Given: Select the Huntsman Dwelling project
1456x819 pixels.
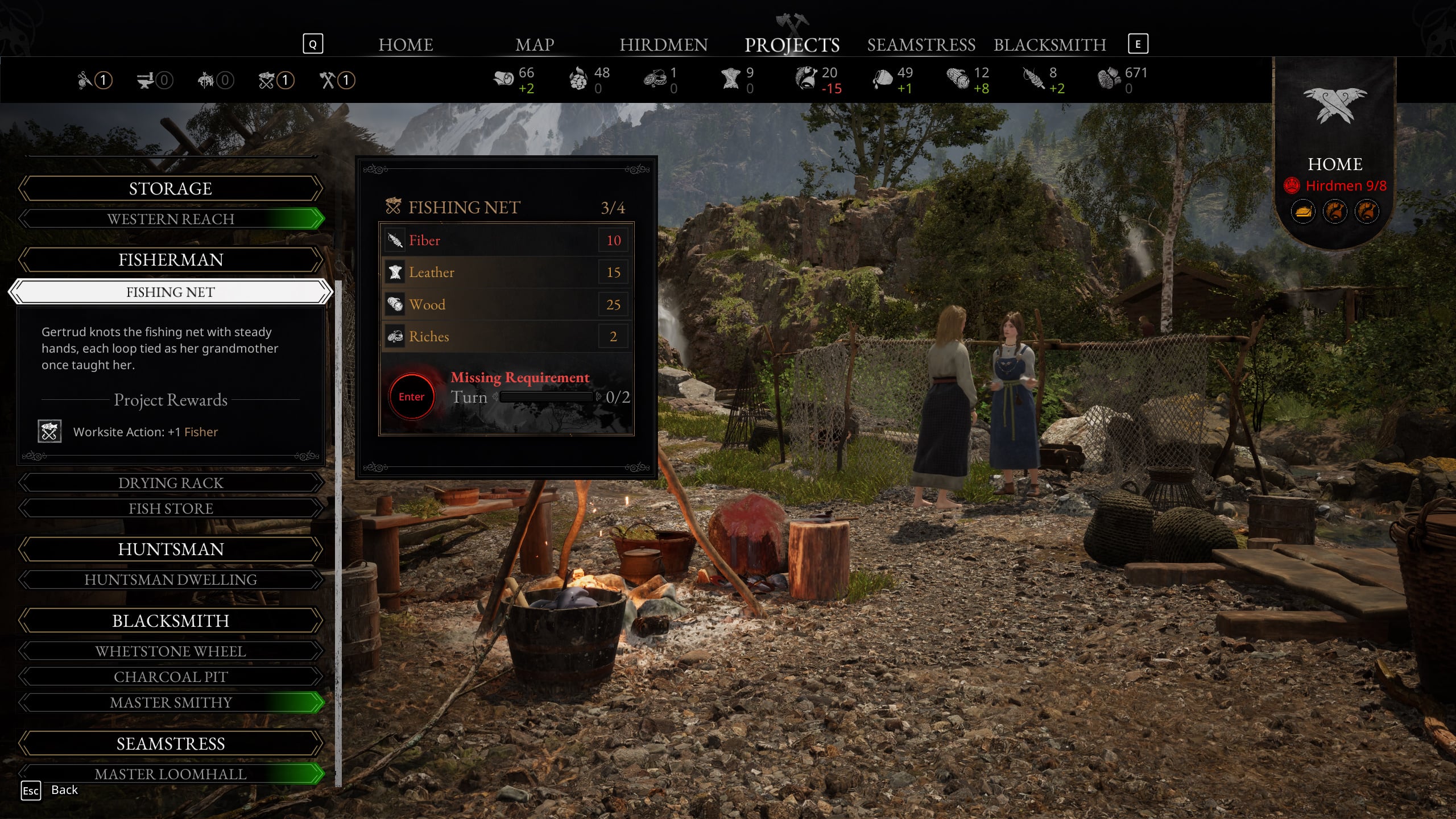Looking at the screenshot, I should click(x=171, y=580).
